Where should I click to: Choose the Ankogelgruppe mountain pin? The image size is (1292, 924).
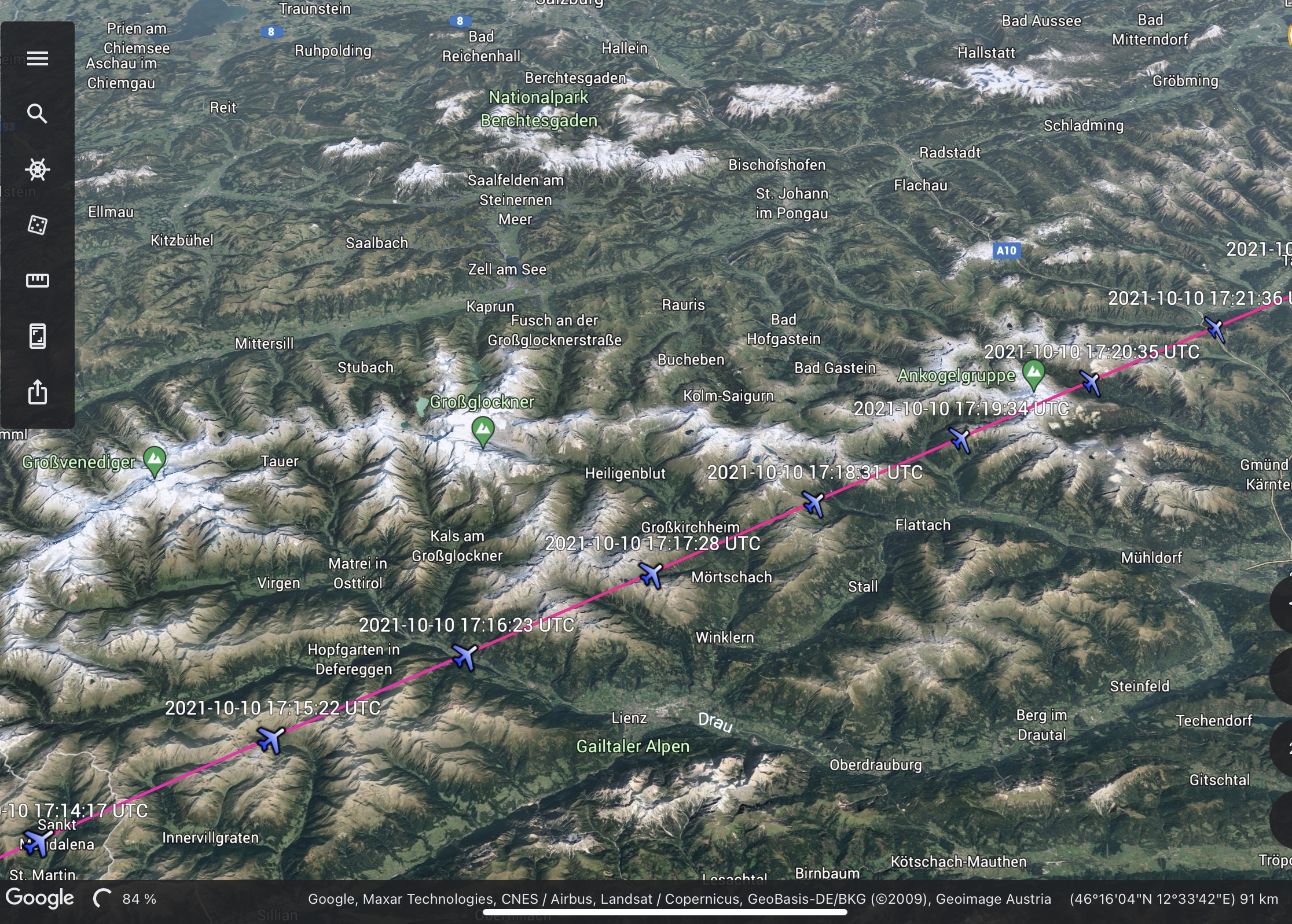click(1034, 374)
